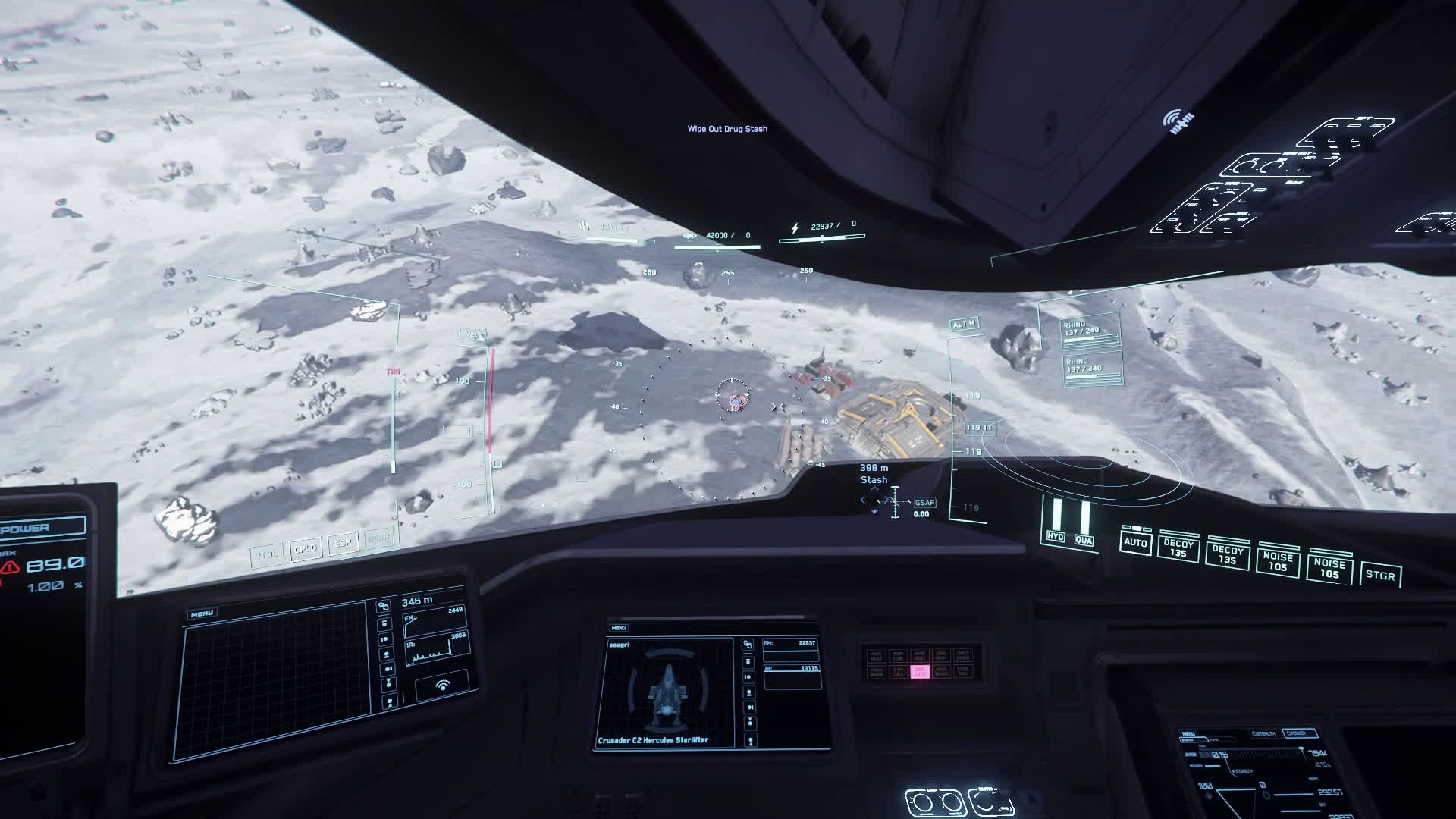Screen dimensions: 1456x819
Task: Click the top target-cycle icon on the center display
Action: 748,645
